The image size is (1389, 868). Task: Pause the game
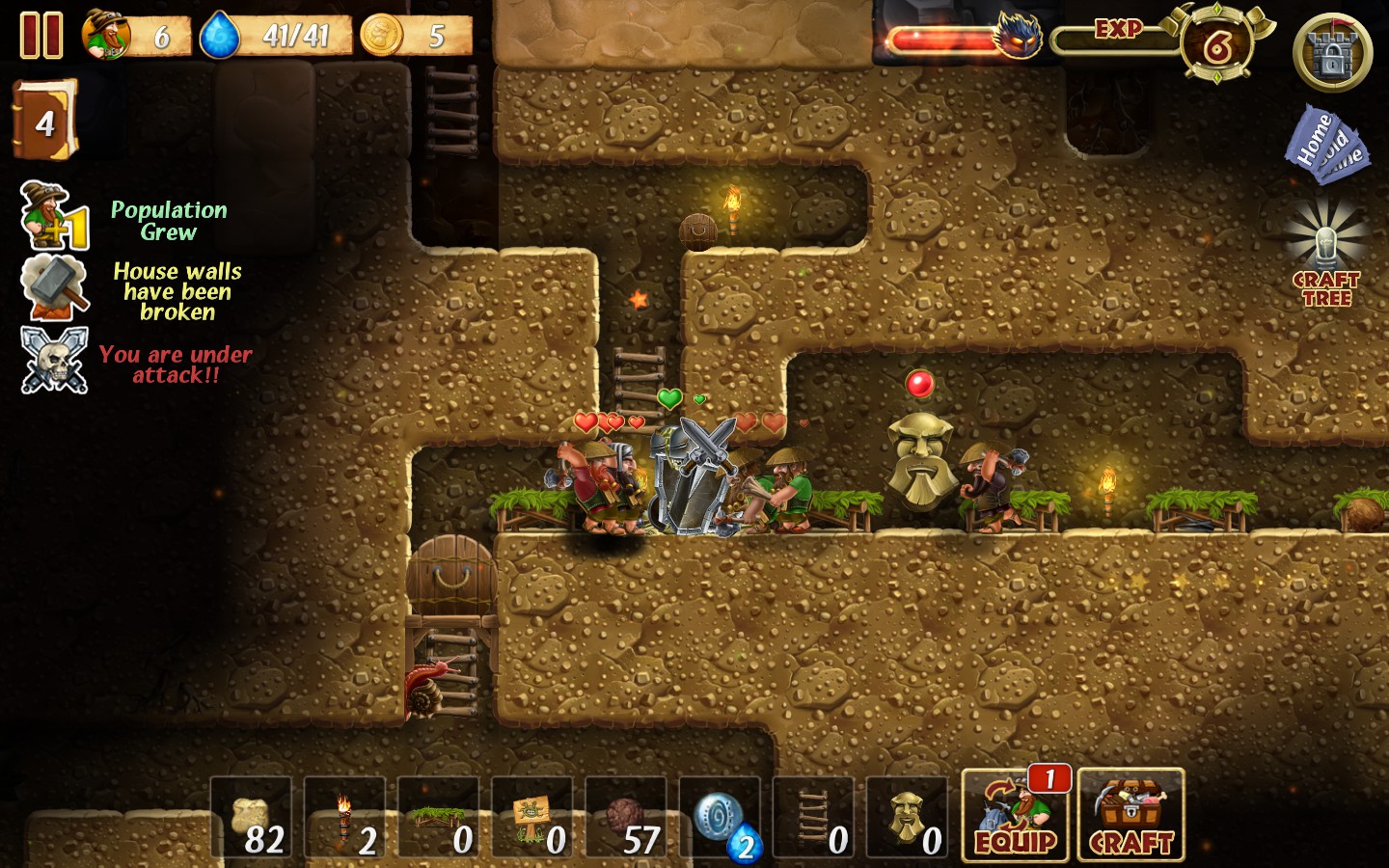[41, 36]
